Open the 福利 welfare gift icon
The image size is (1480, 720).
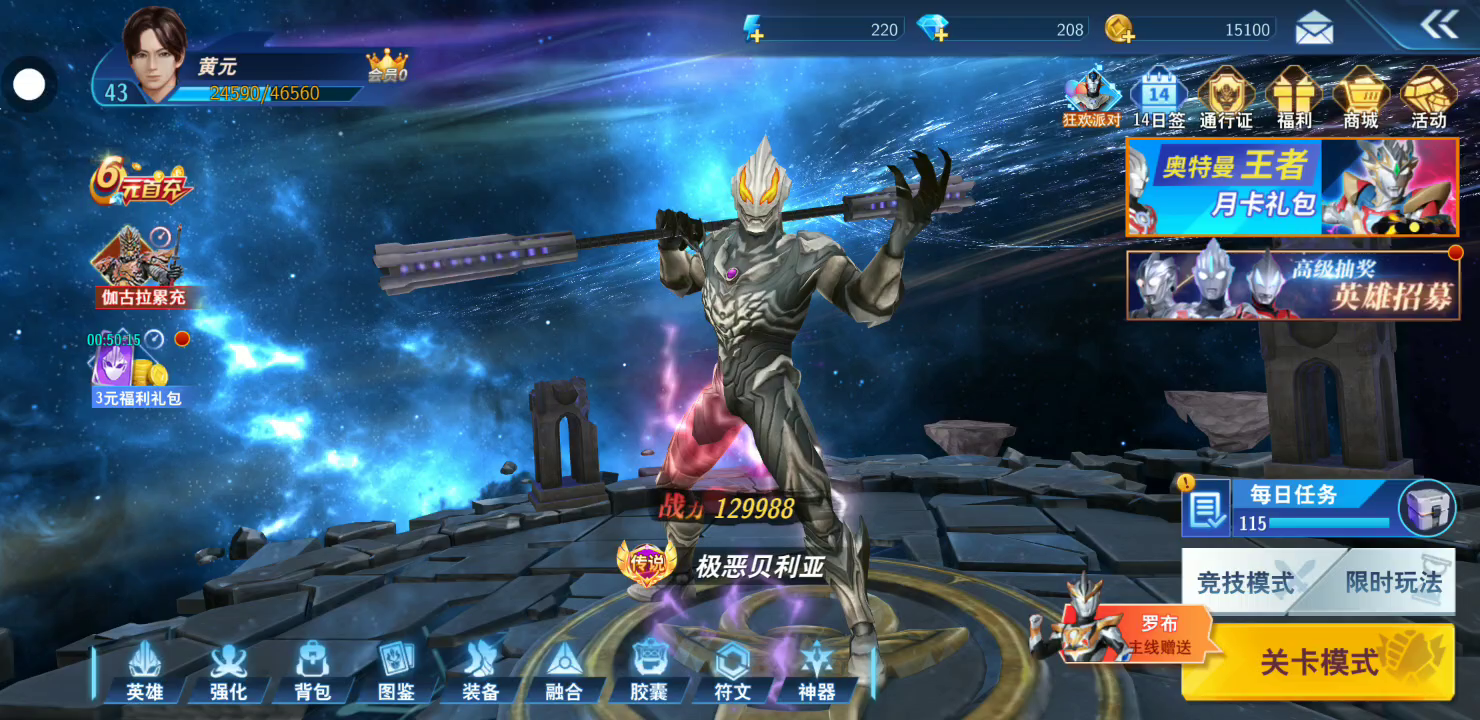click(x=1294, y=98)
